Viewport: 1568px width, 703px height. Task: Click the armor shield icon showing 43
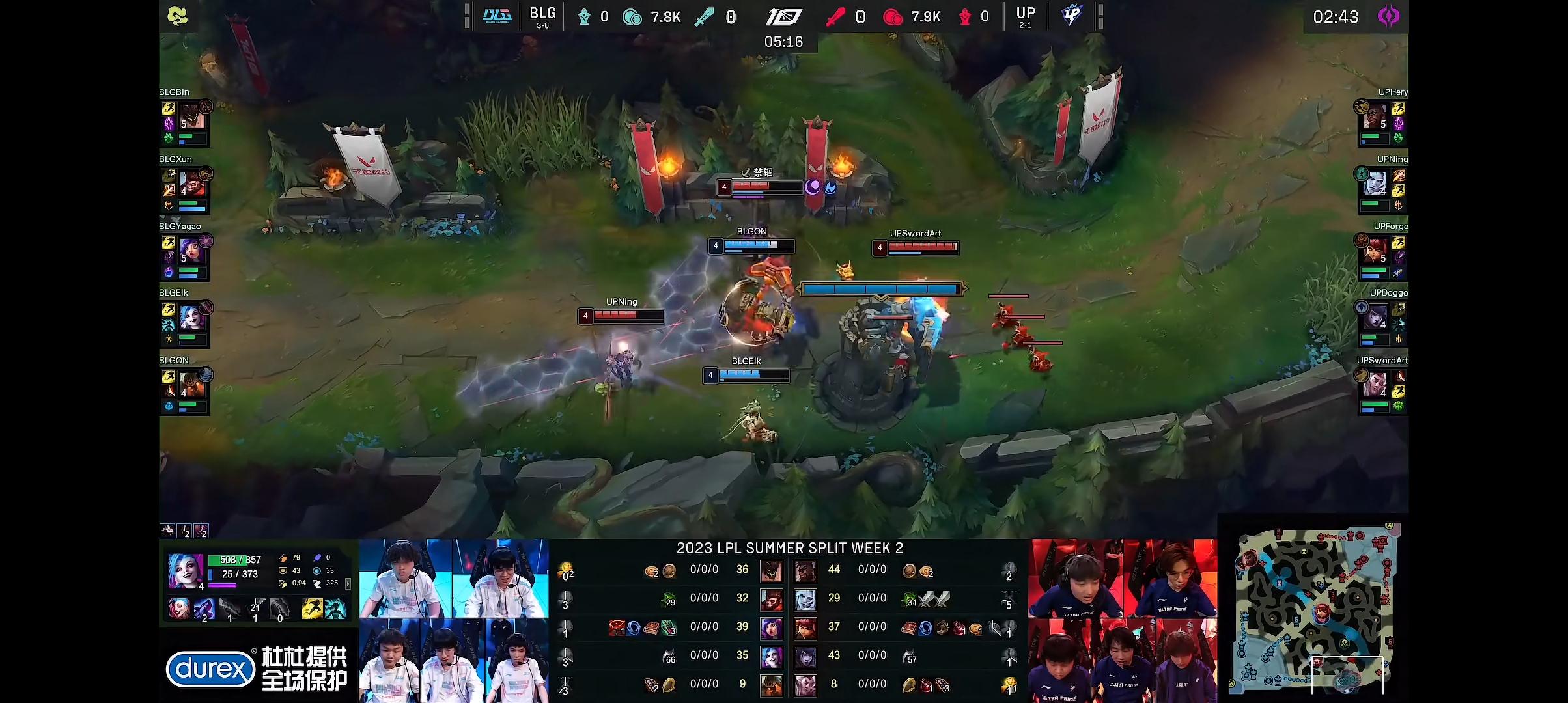[x=283, y=572]
